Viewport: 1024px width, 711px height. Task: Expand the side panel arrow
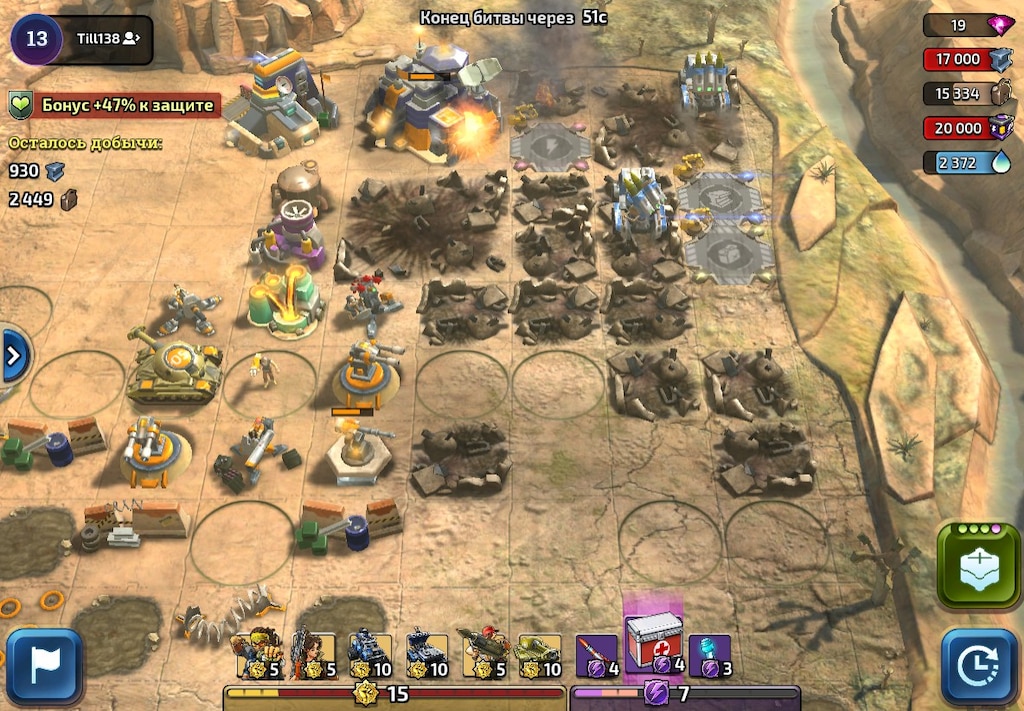point(14,355)
